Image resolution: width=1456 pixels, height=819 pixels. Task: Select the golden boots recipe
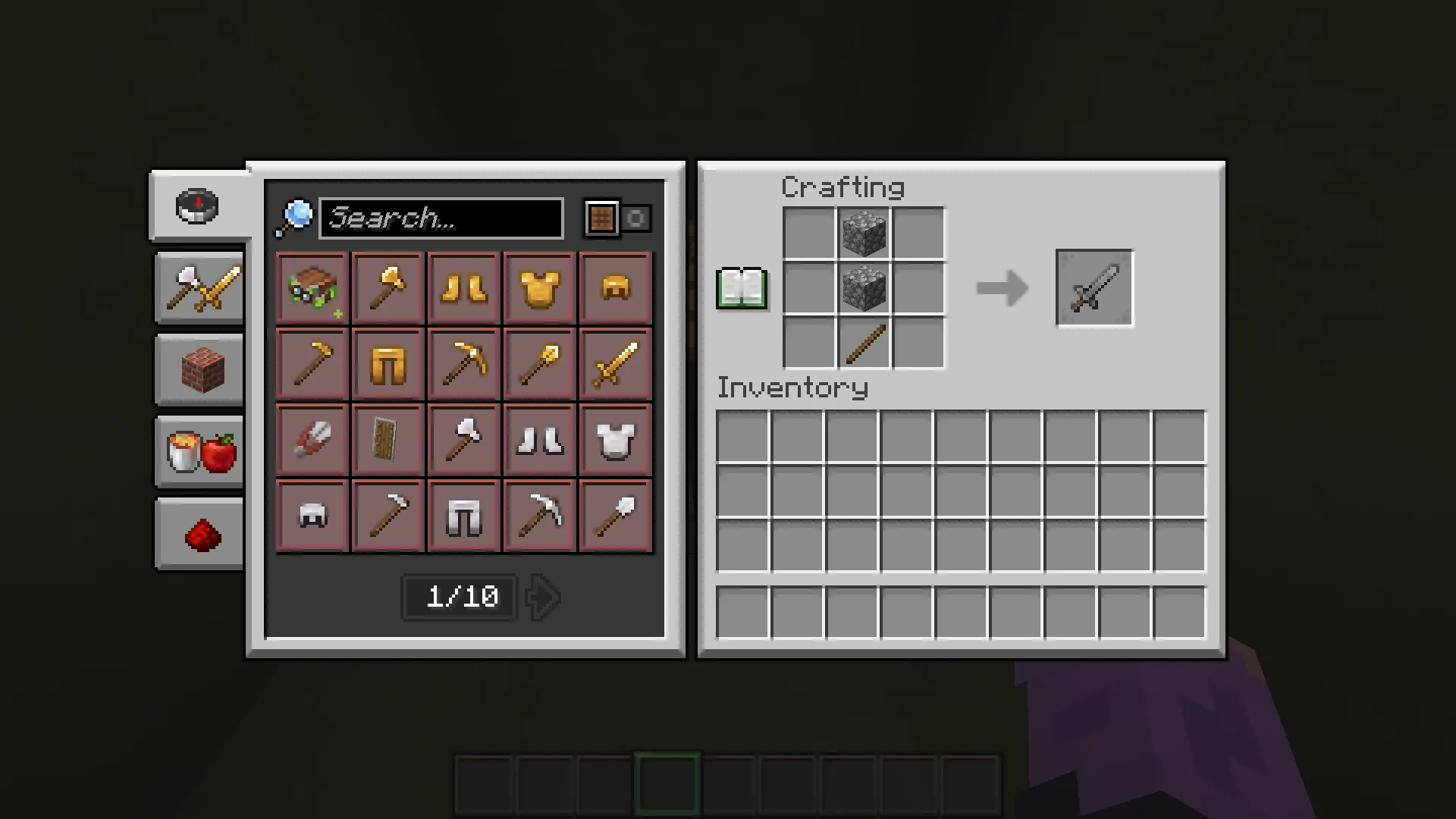pos(463,288)
